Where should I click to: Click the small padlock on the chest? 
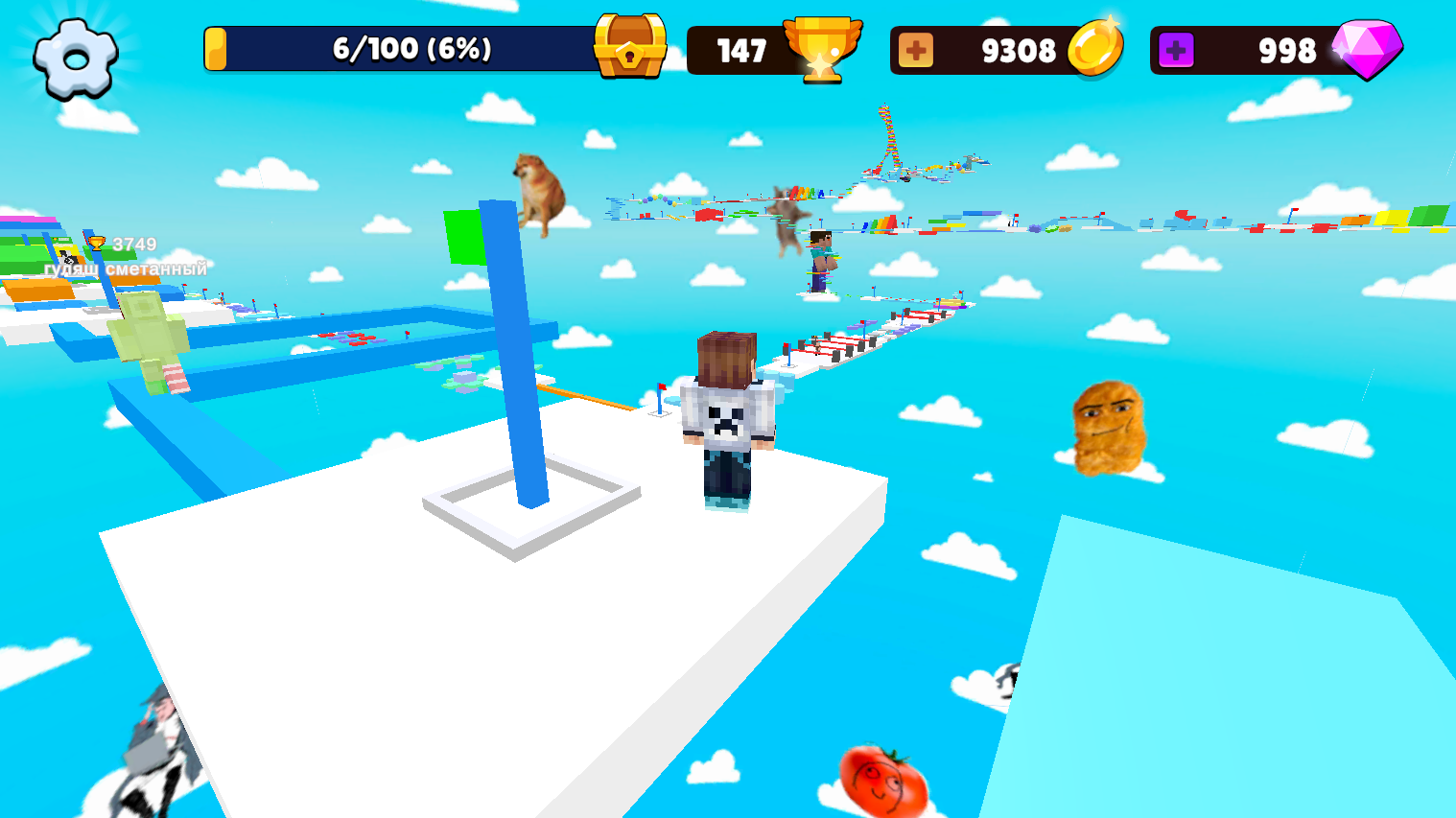click(x=629, y=53)
